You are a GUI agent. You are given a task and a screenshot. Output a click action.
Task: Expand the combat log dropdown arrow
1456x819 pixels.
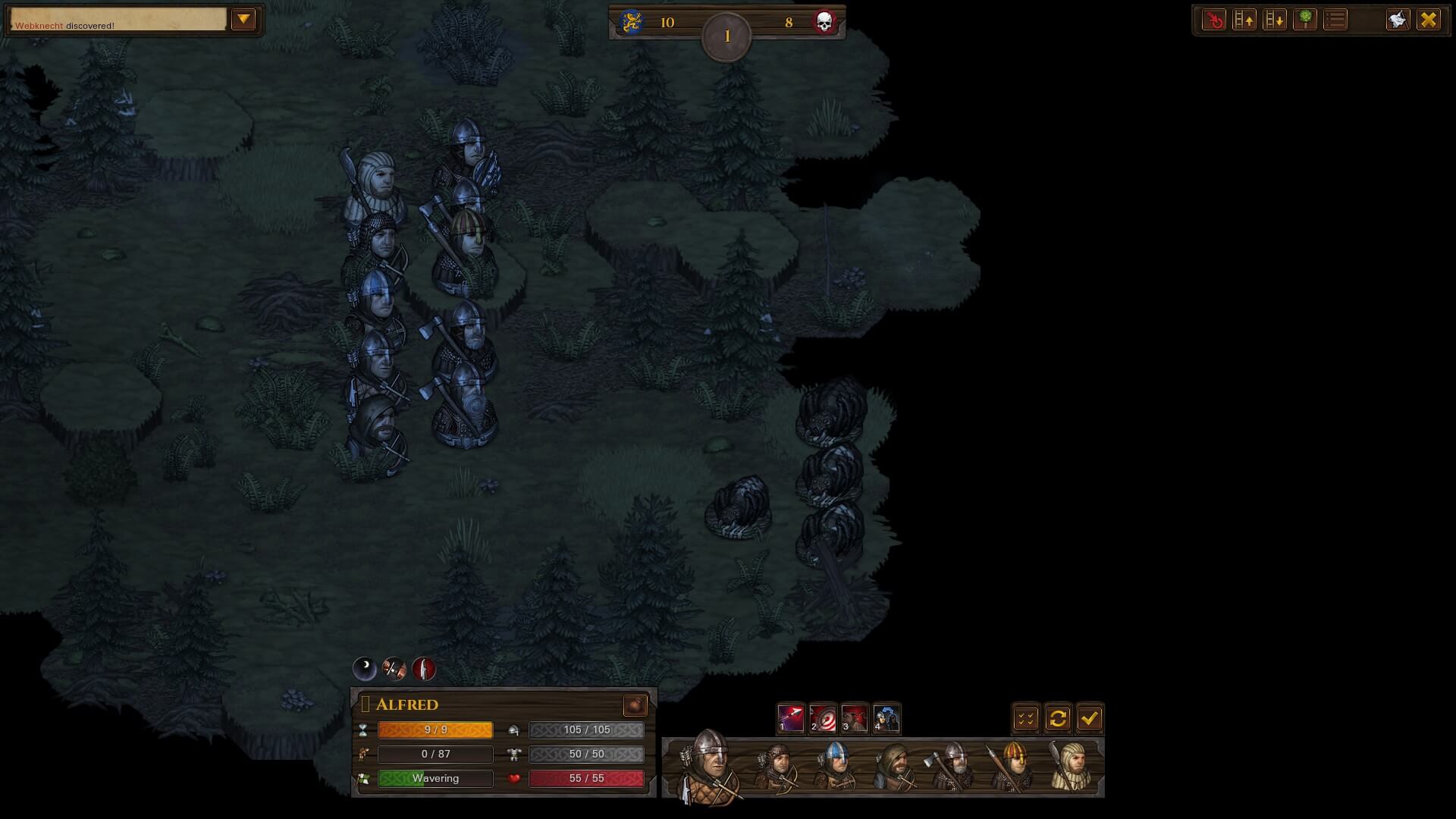pos(243,20)
